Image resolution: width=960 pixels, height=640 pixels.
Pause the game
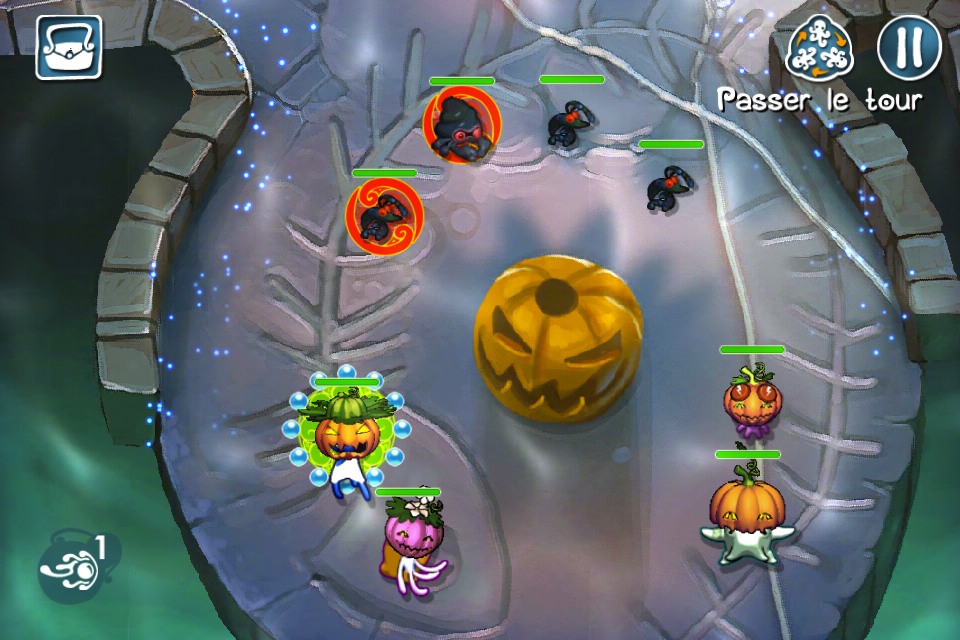(x=909, y=46)
